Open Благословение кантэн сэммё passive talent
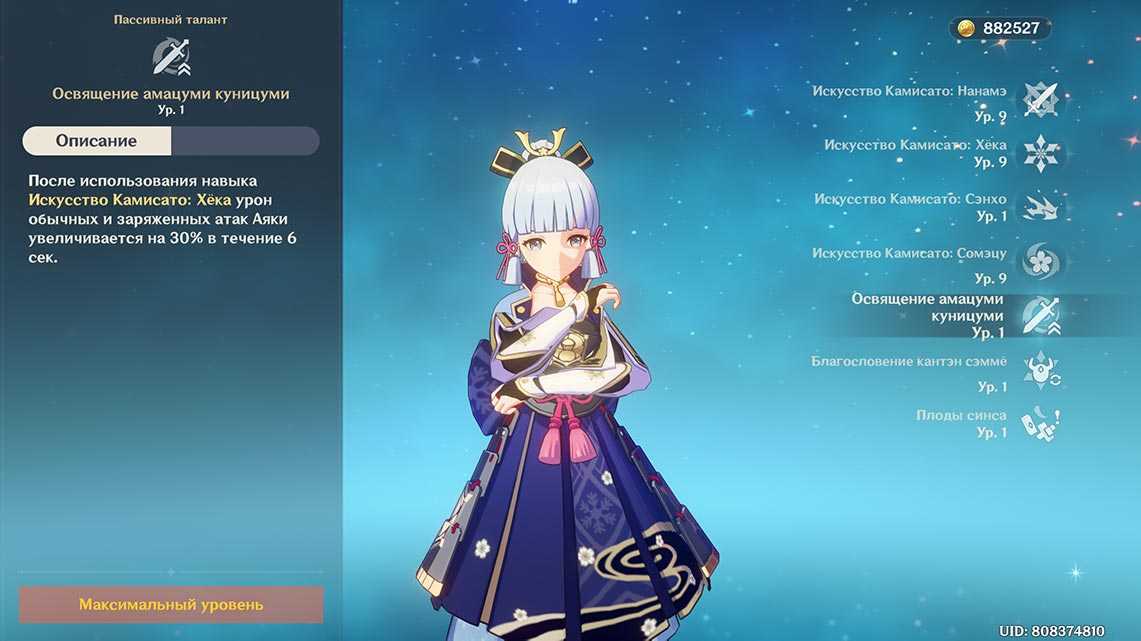The height and width of the screenshot is (641, 1141). tap(1040, 370)
